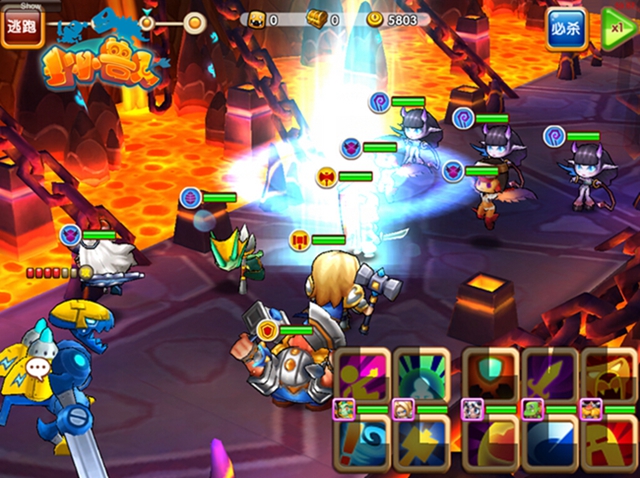Trigger the teal shield skill
The width and height of the screenshot is (640, 478).
pyautogui.click(x=490, y=376)
